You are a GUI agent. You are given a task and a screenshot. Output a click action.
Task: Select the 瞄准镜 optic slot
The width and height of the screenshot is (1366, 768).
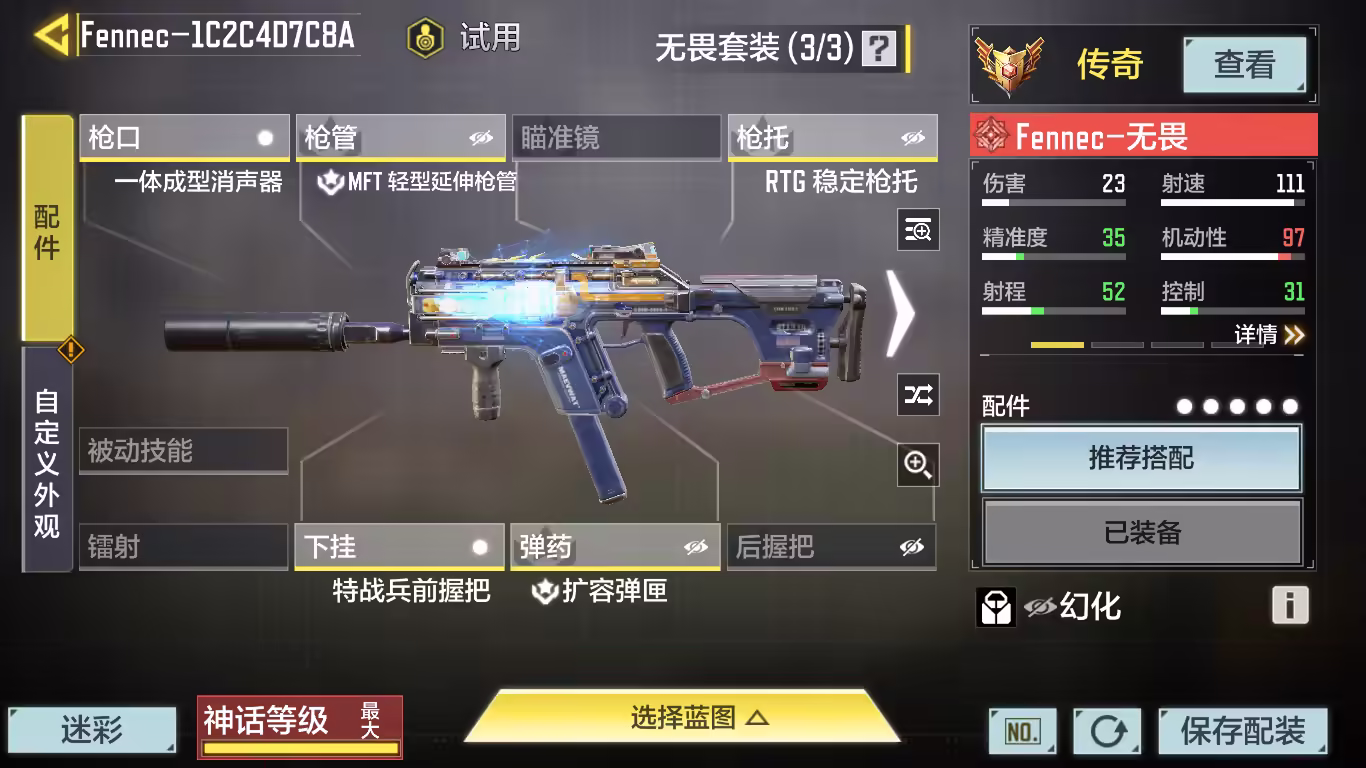pyautogui.click(x=616, y=138)
